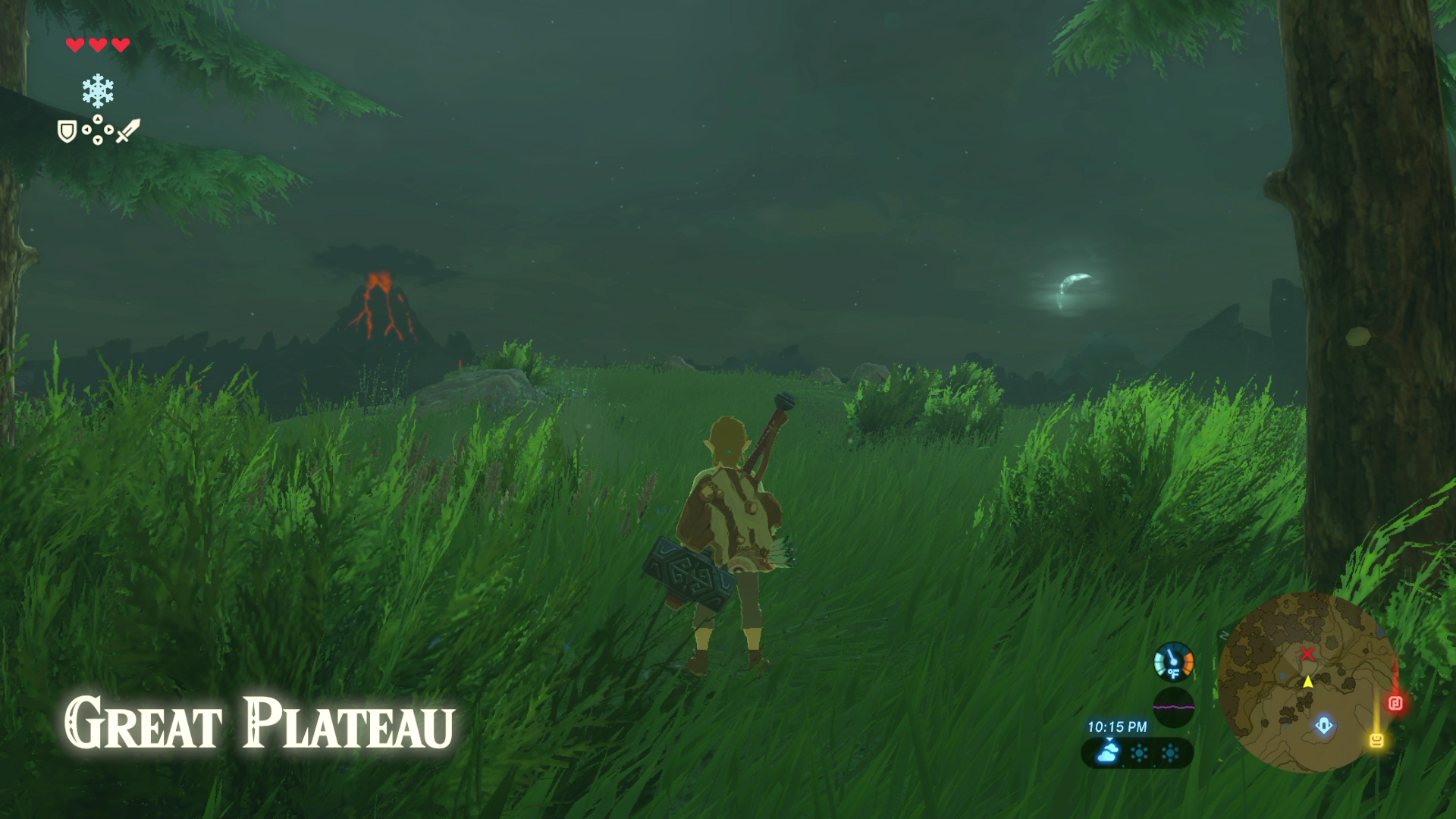Select the red glowing pin on the minimap edge

tap(1395, 703)
